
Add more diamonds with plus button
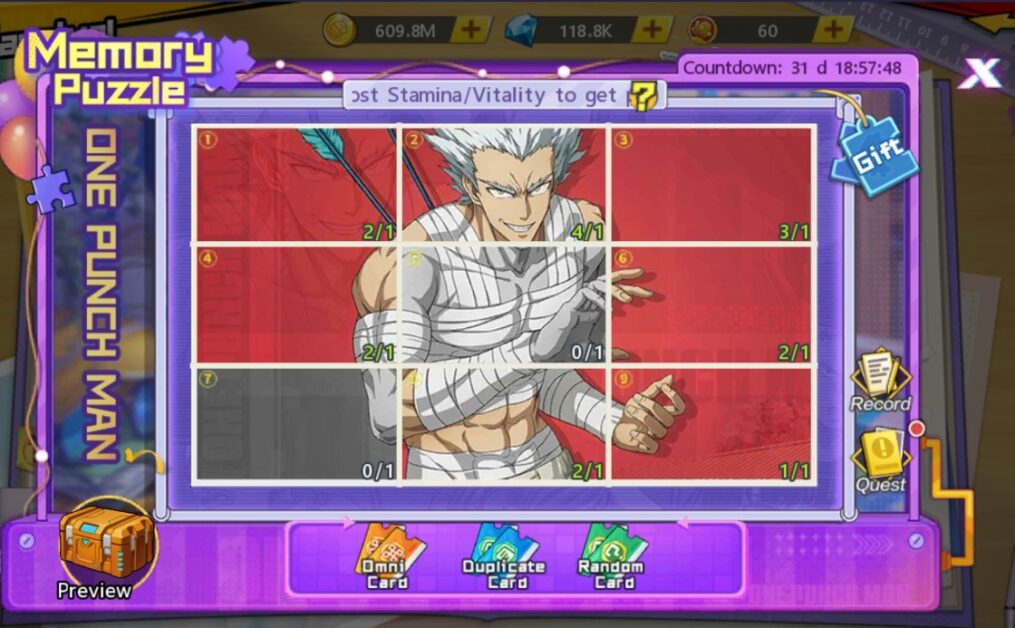coord(653,30)
